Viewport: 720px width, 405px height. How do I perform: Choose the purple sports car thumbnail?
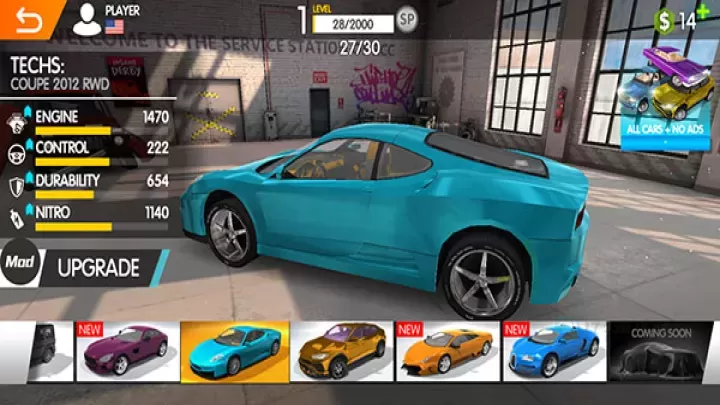click(126, 351)
